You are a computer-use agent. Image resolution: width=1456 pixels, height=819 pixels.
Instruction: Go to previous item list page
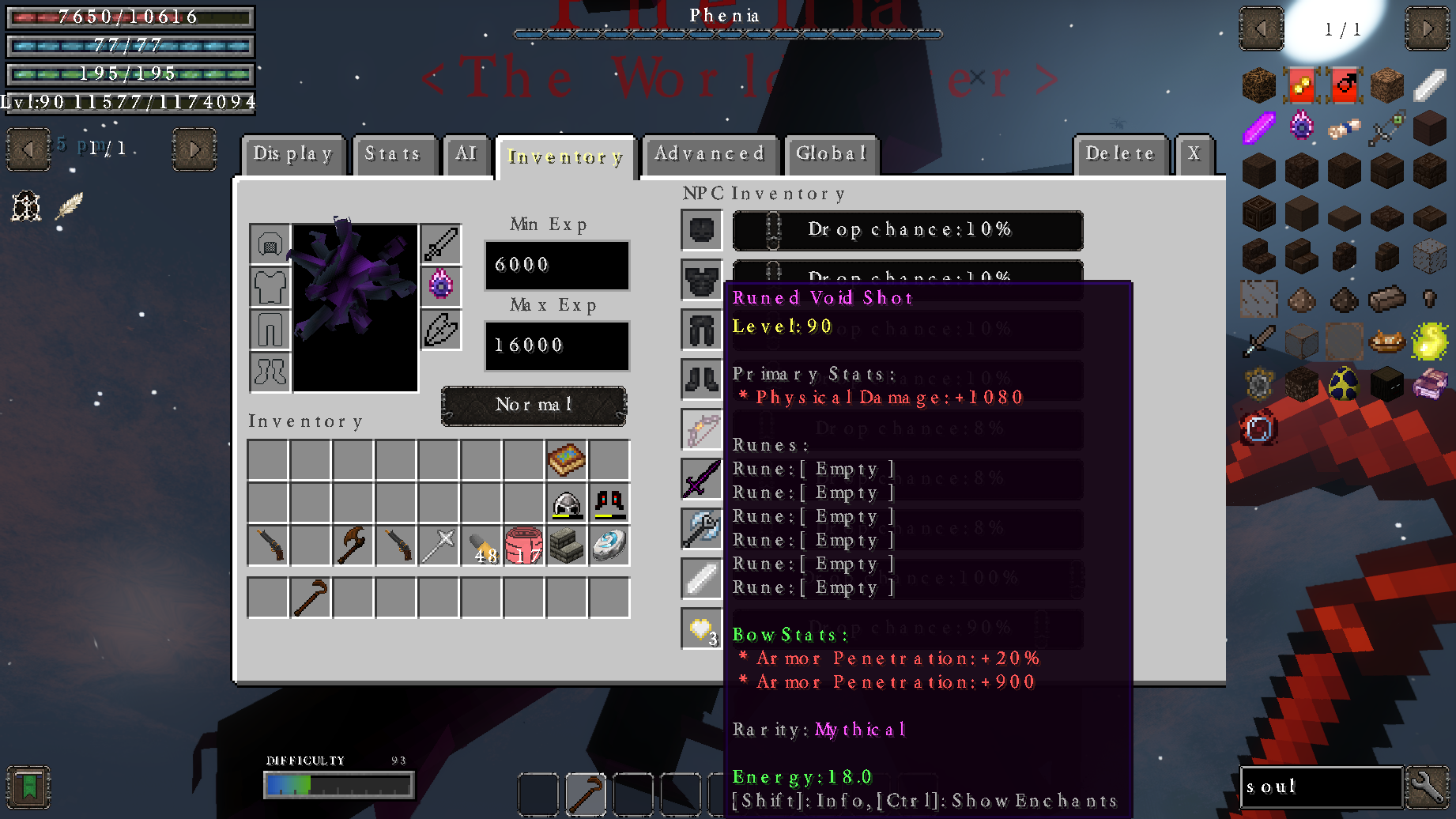(1261, 29)
